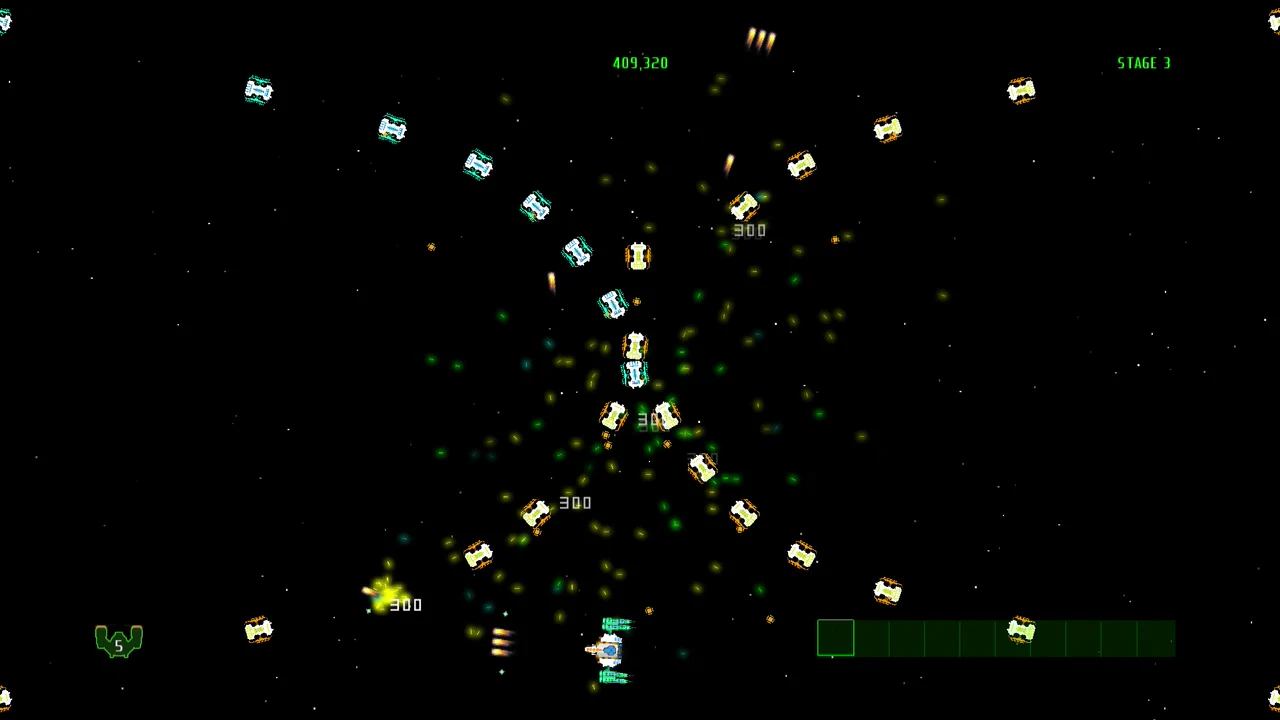The width and height of the screenshot is (1280, 720).
Task: Click the STAGE 3 indicator text
Action: 1143,63
